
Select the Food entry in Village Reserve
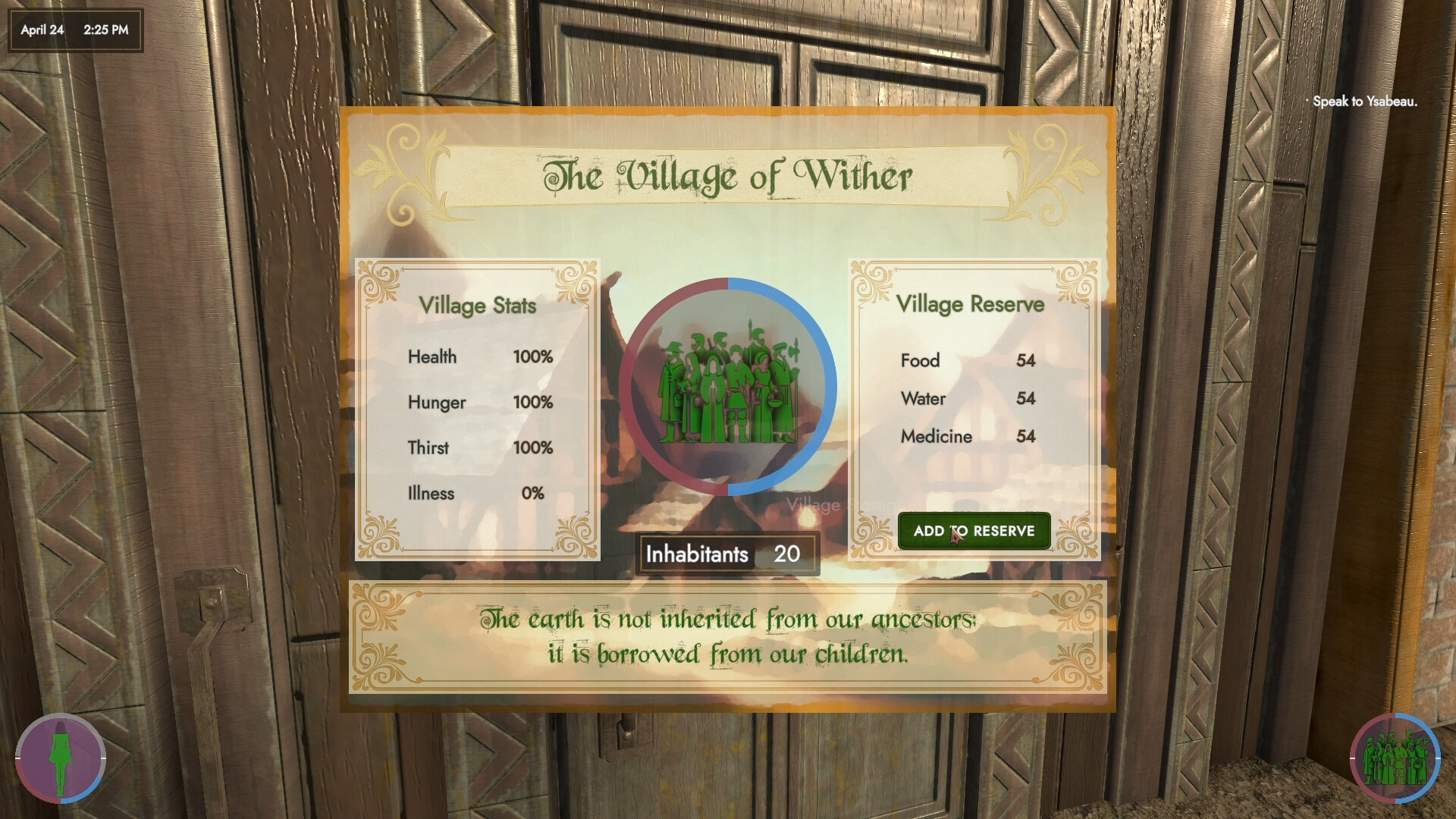[967, 361]
